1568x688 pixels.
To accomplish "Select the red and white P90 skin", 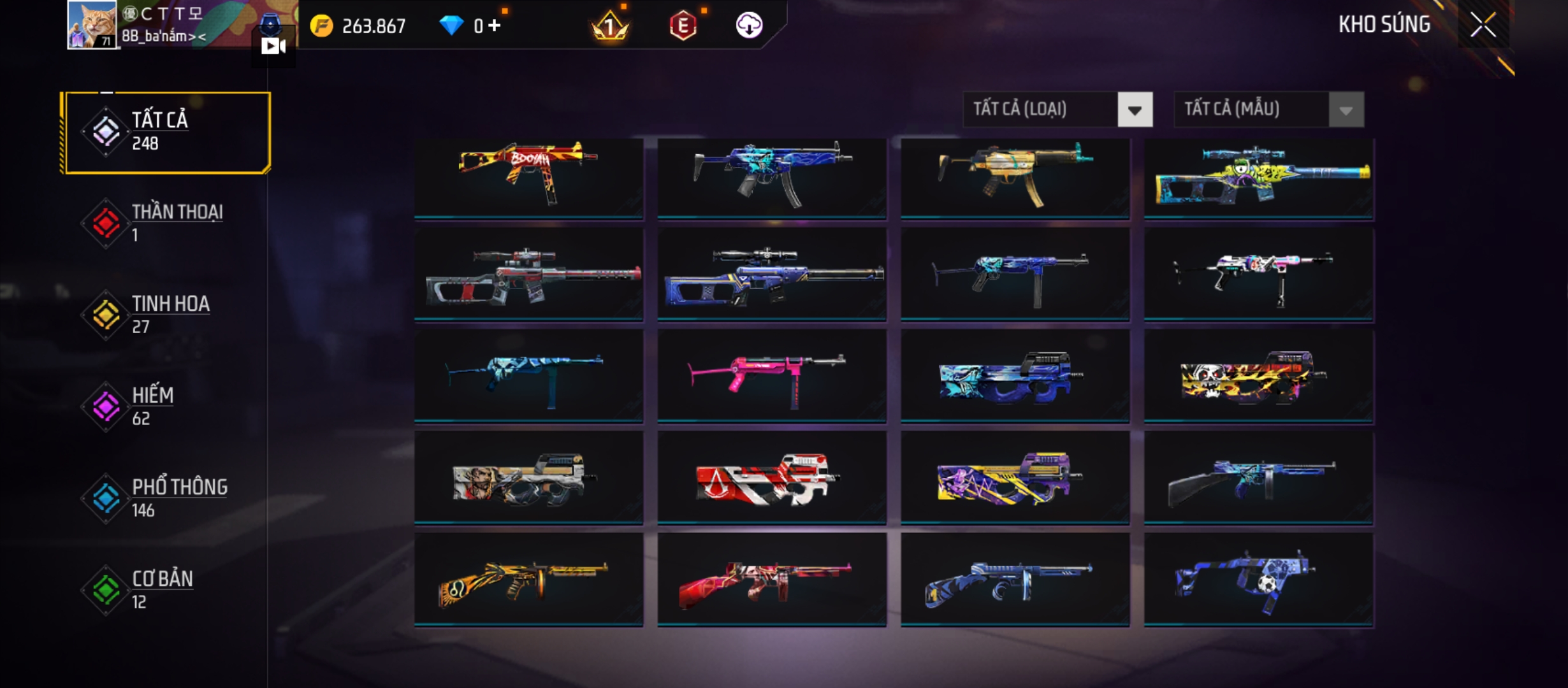I will coord(771,478).
